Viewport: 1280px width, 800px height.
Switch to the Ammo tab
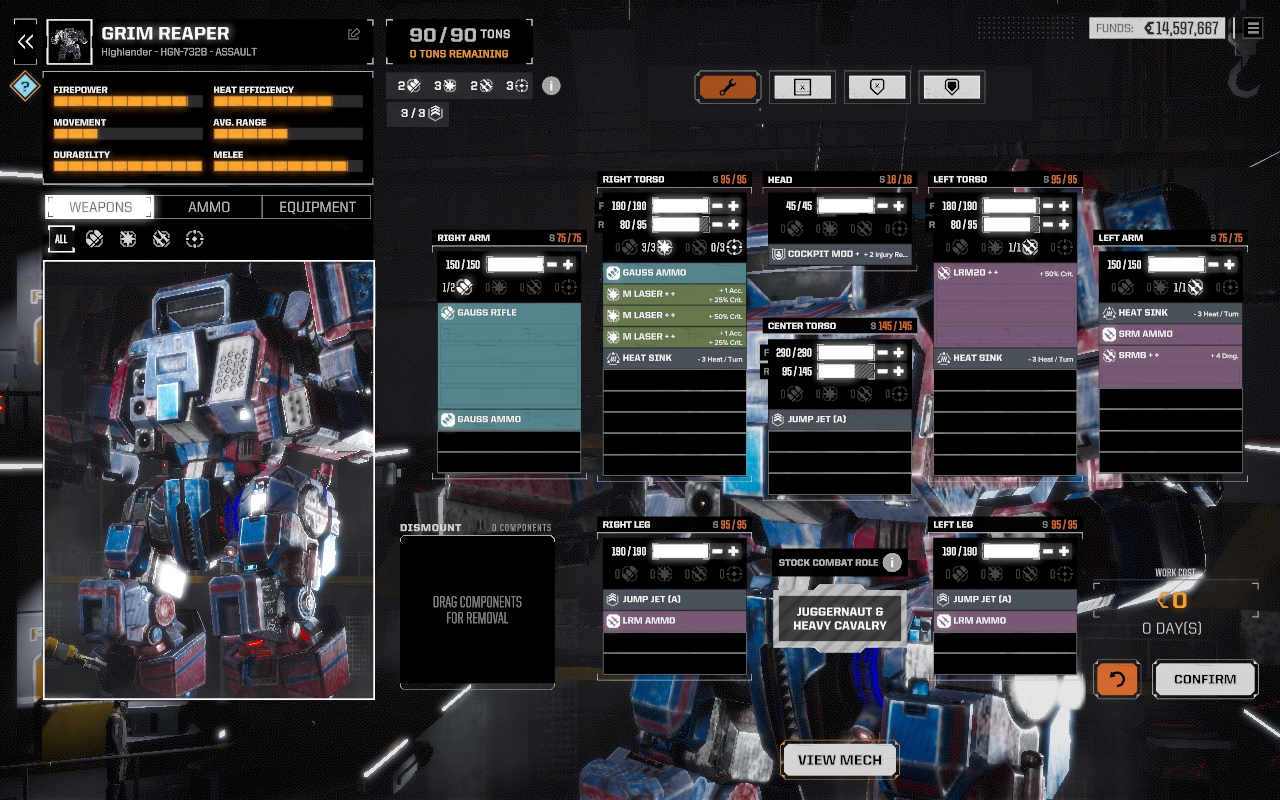tap(209, 207)
